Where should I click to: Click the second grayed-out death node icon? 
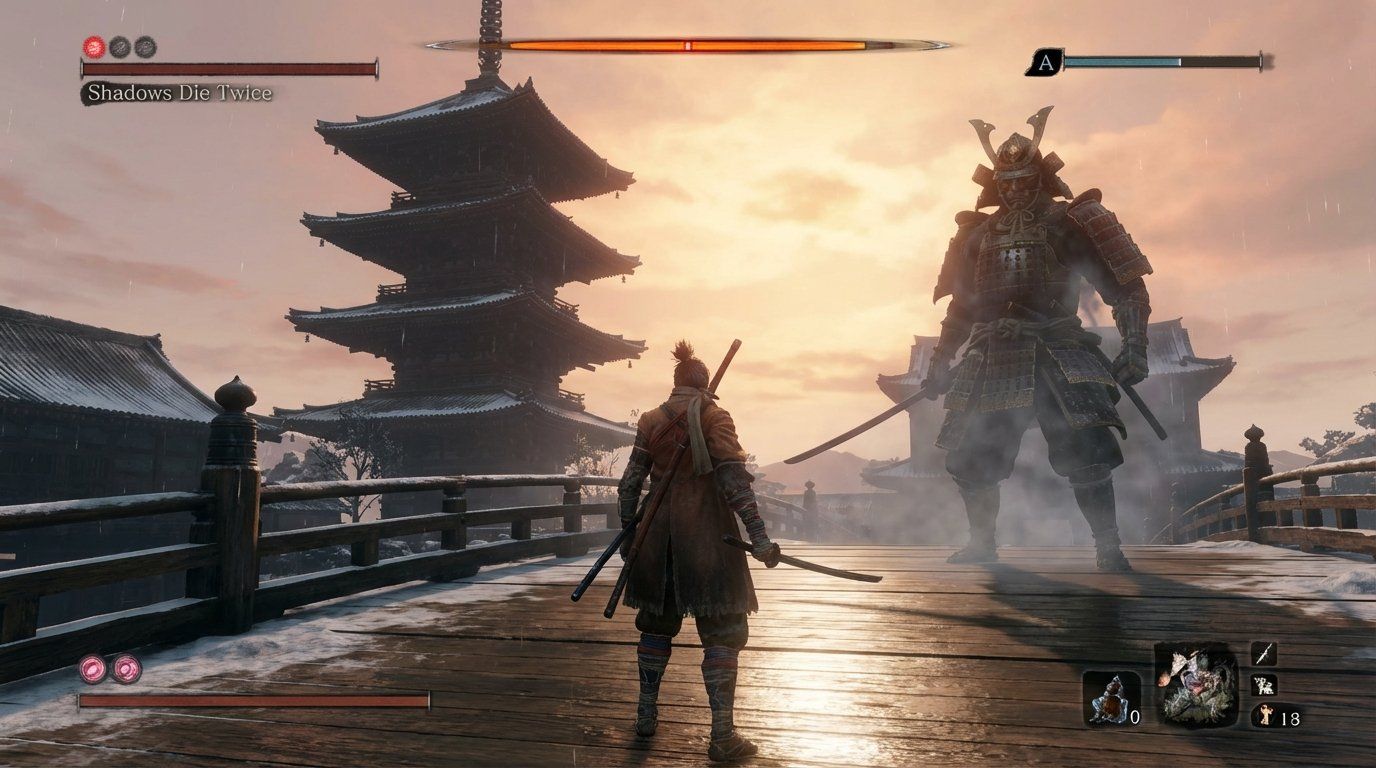click(x=147, y=45)
